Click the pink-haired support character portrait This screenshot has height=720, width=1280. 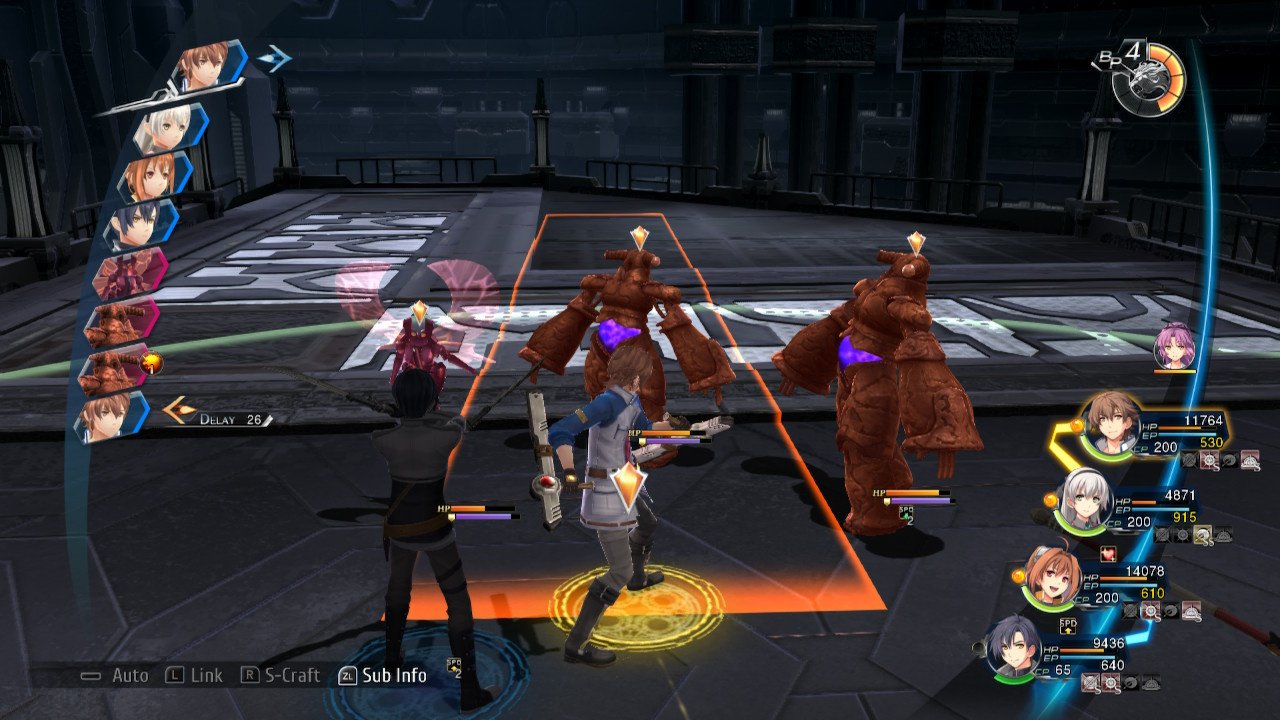click(1173, 347)
